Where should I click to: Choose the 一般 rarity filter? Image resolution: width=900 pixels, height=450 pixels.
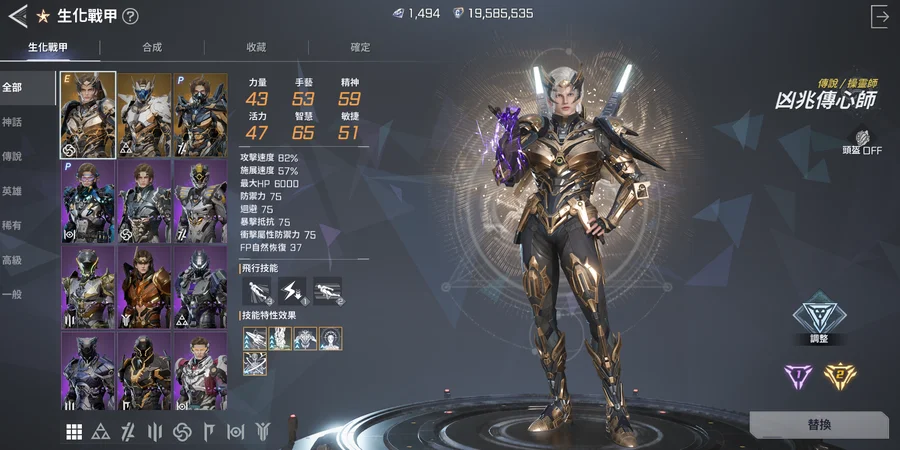click(x=14, y=295)
